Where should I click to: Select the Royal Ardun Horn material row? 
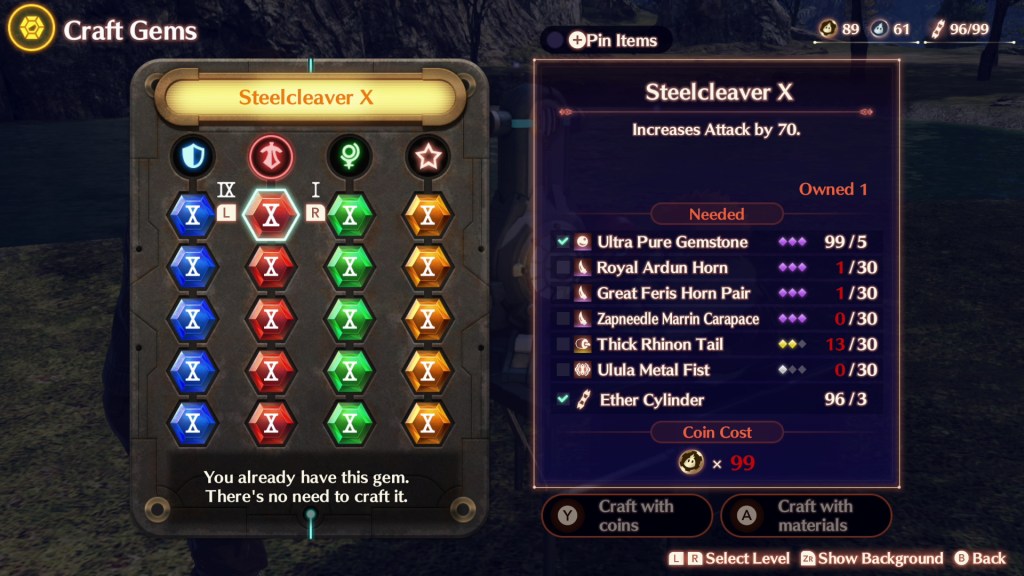click(717, 268)
